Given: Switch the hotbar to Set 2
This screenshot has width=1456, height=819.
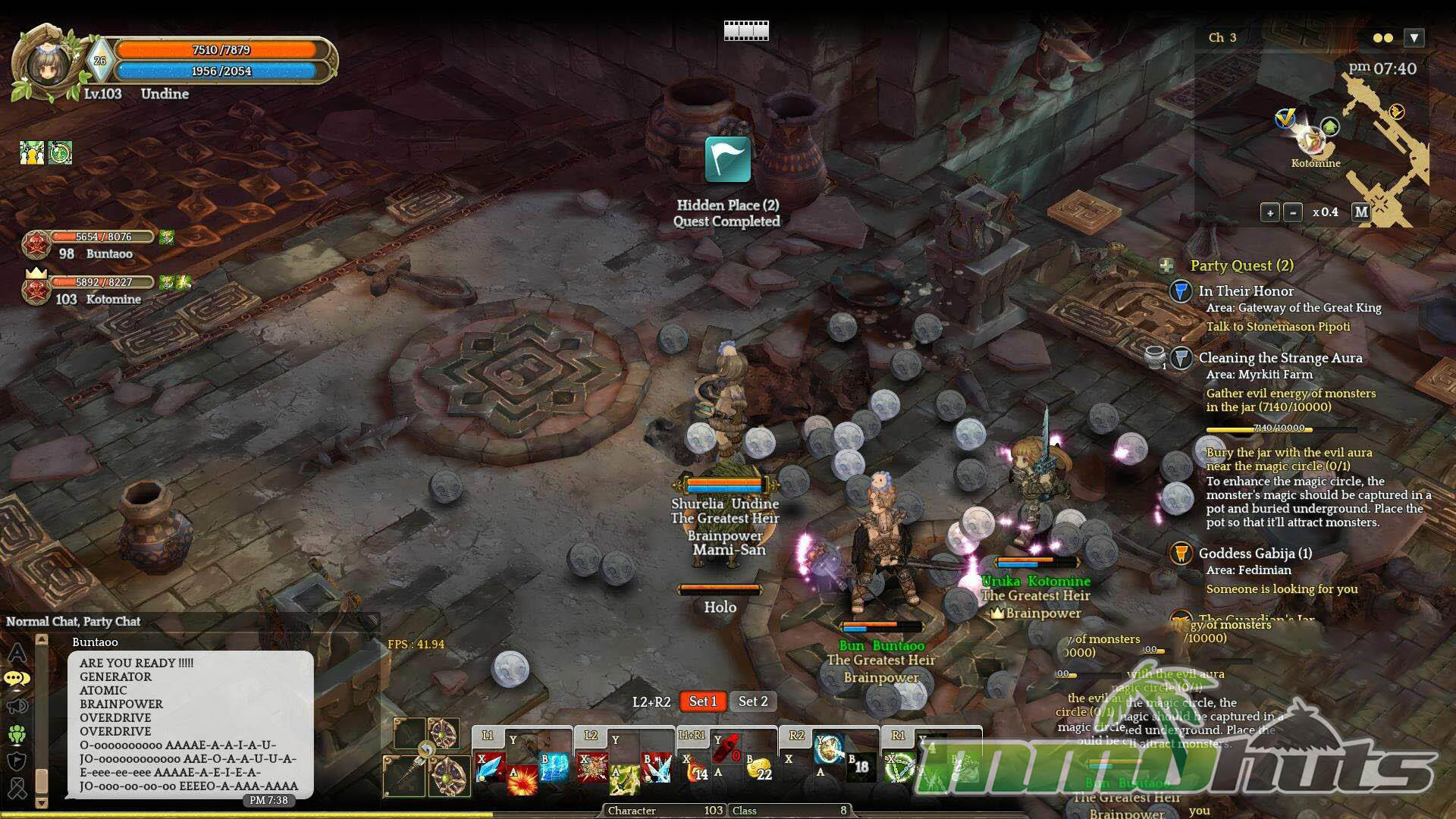Looking at the screenshot, I should [753, 701].
